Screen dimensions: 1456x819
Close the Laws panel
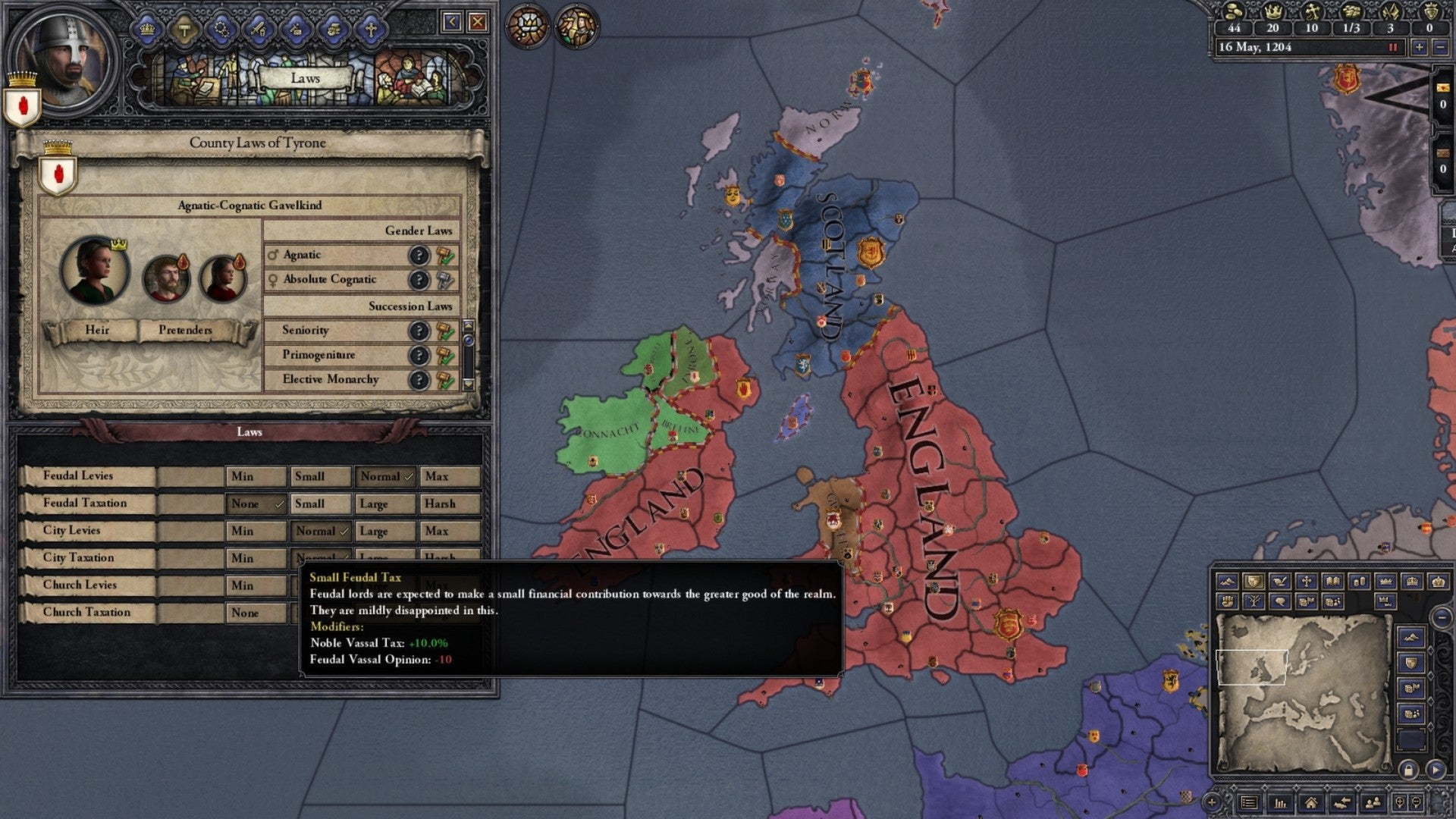[x=477, y=21]
